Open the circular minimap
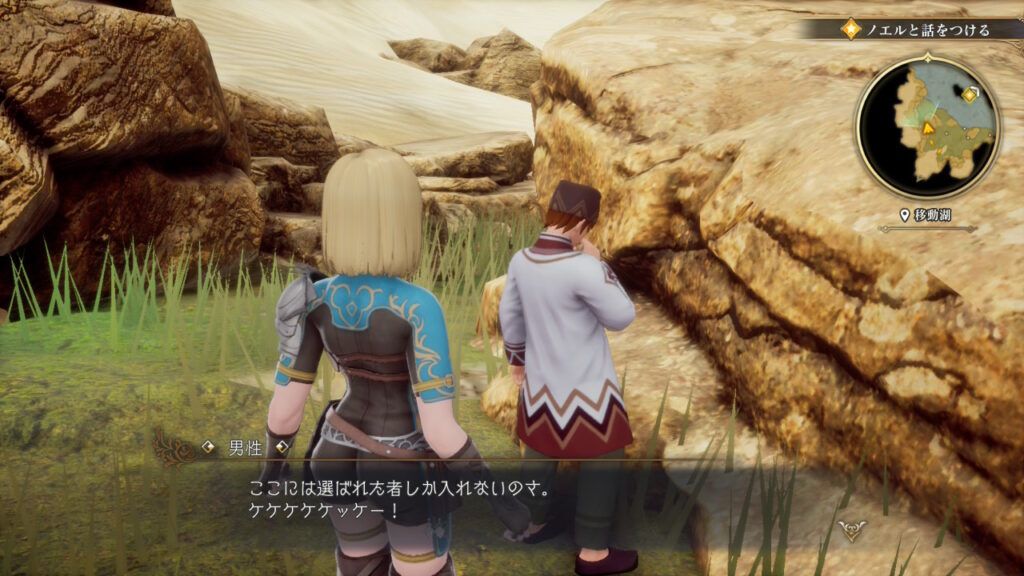 [x=927, y=125]
